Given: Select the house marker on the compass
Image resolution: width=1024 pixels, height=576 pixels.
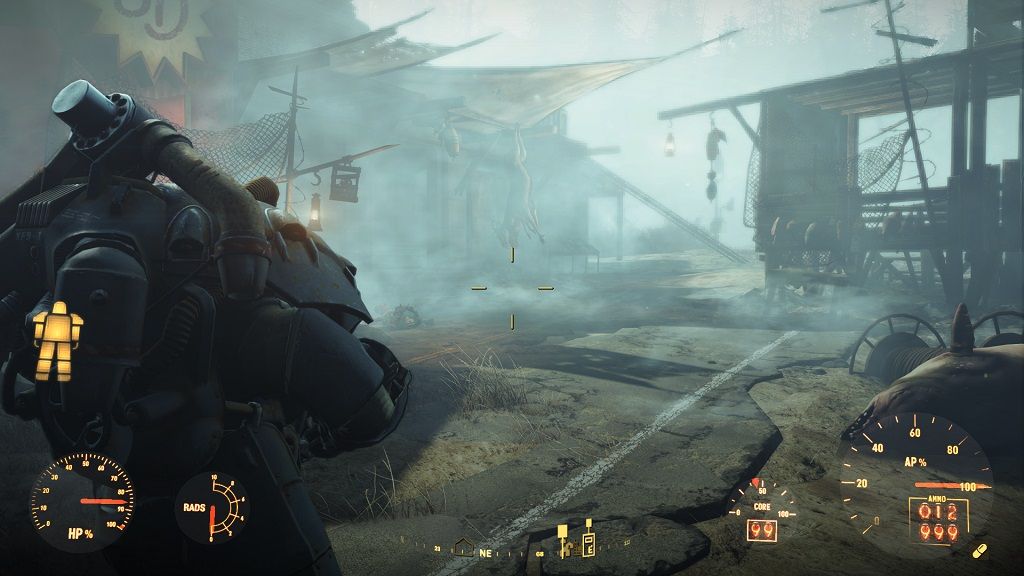Looking at the screenshot, I should pos(463,546).
